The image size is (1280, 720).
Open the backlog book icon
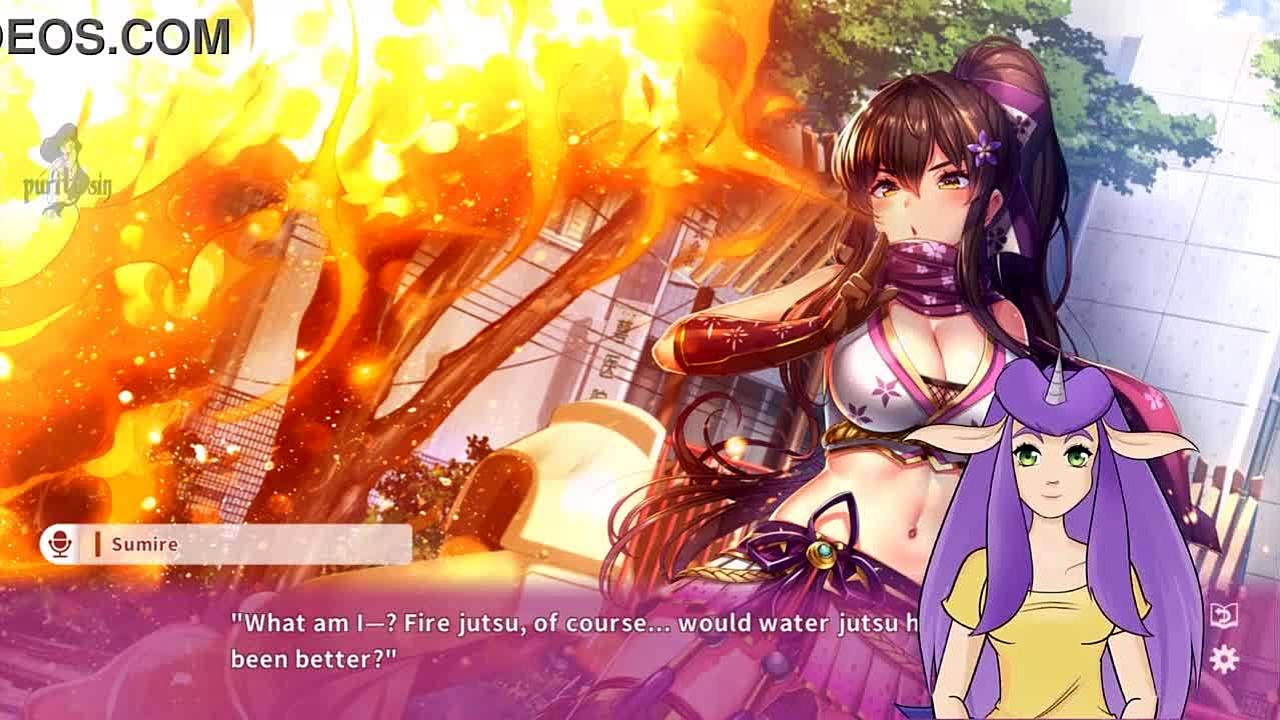[1224, 615]
